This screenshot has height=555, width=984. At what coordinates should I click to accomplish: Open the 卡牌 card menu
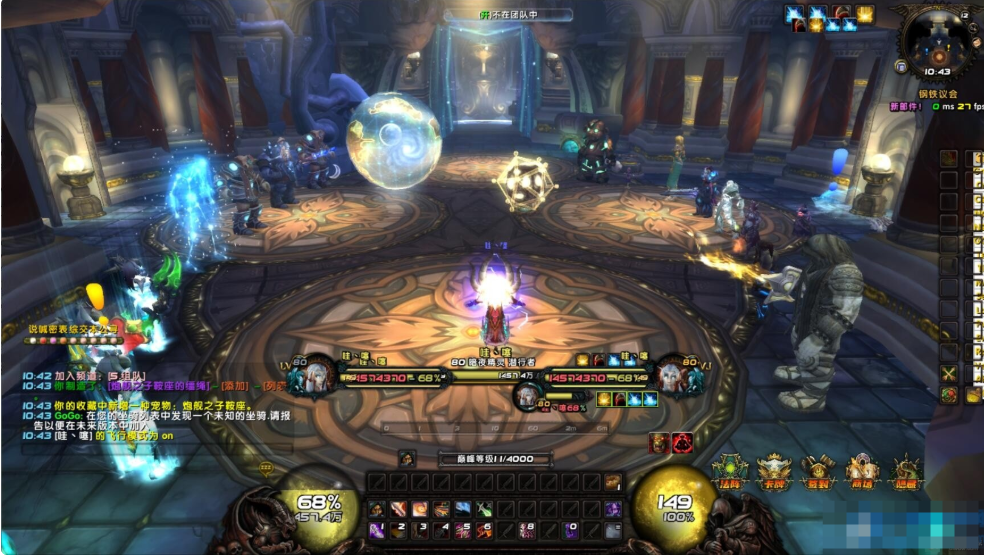coord(773,472)
